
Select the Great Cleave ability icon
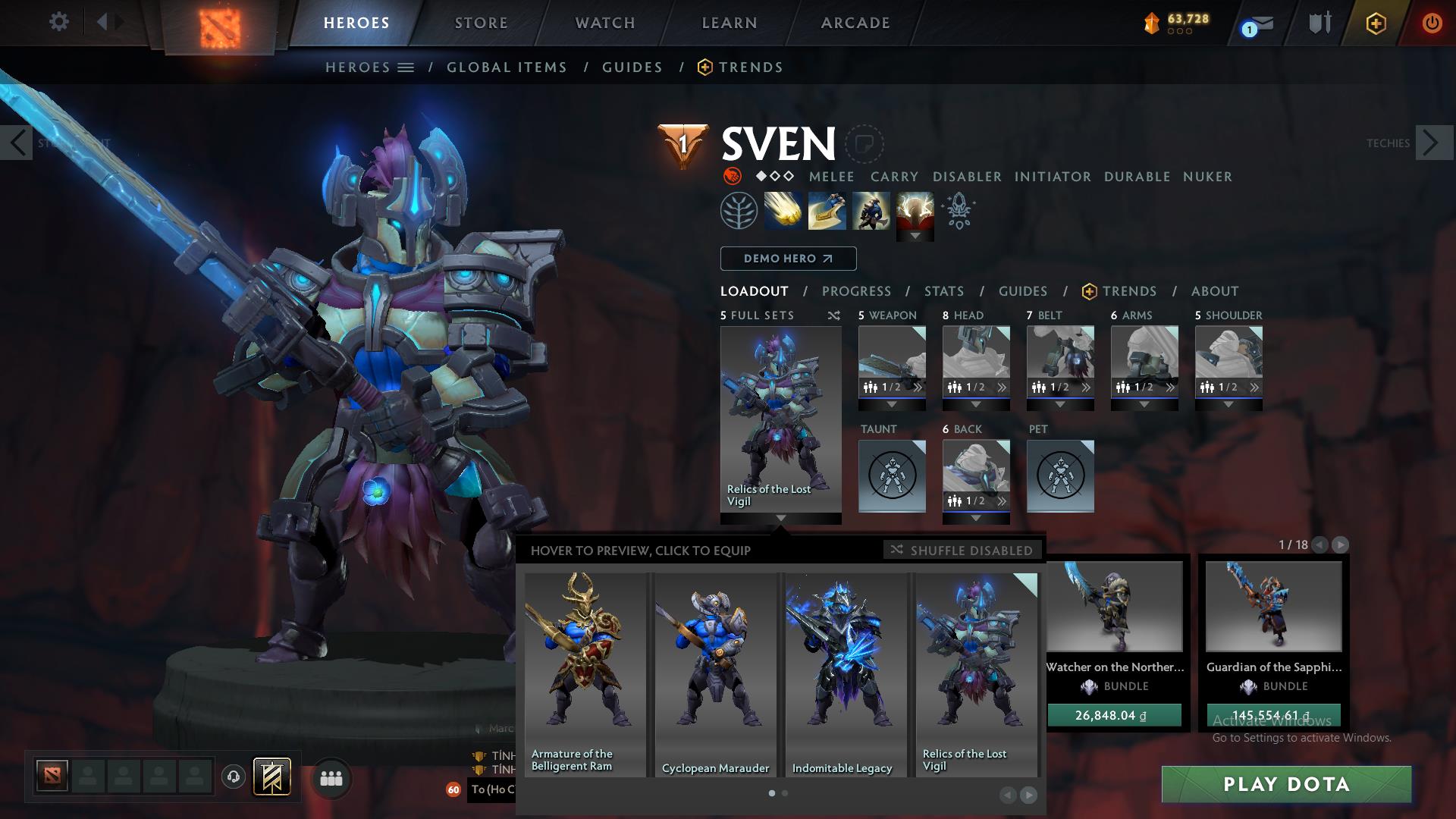(826, 210)
